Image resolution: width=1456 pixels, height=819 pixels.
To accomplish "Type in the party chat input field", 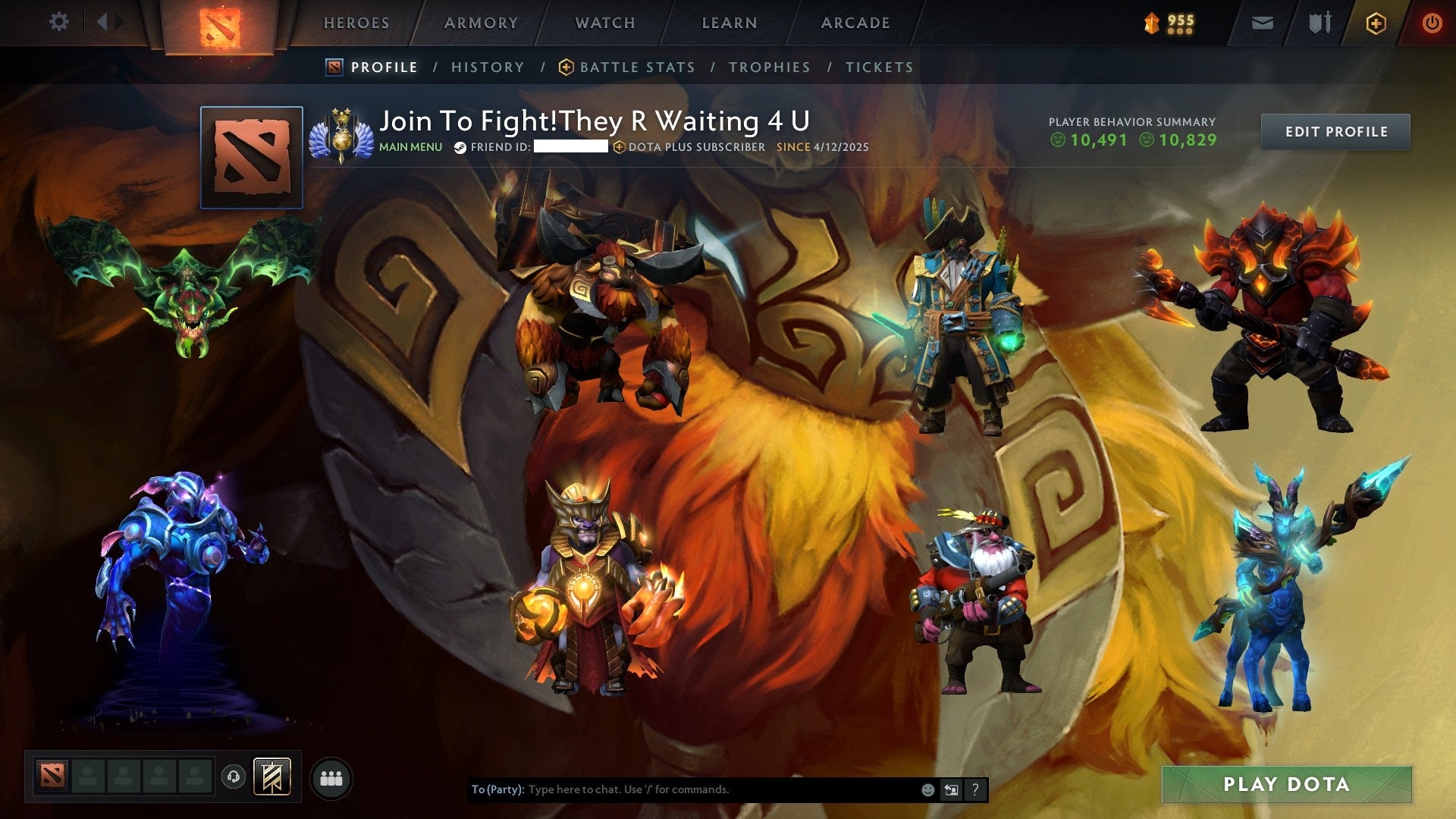I will [682, 789].
